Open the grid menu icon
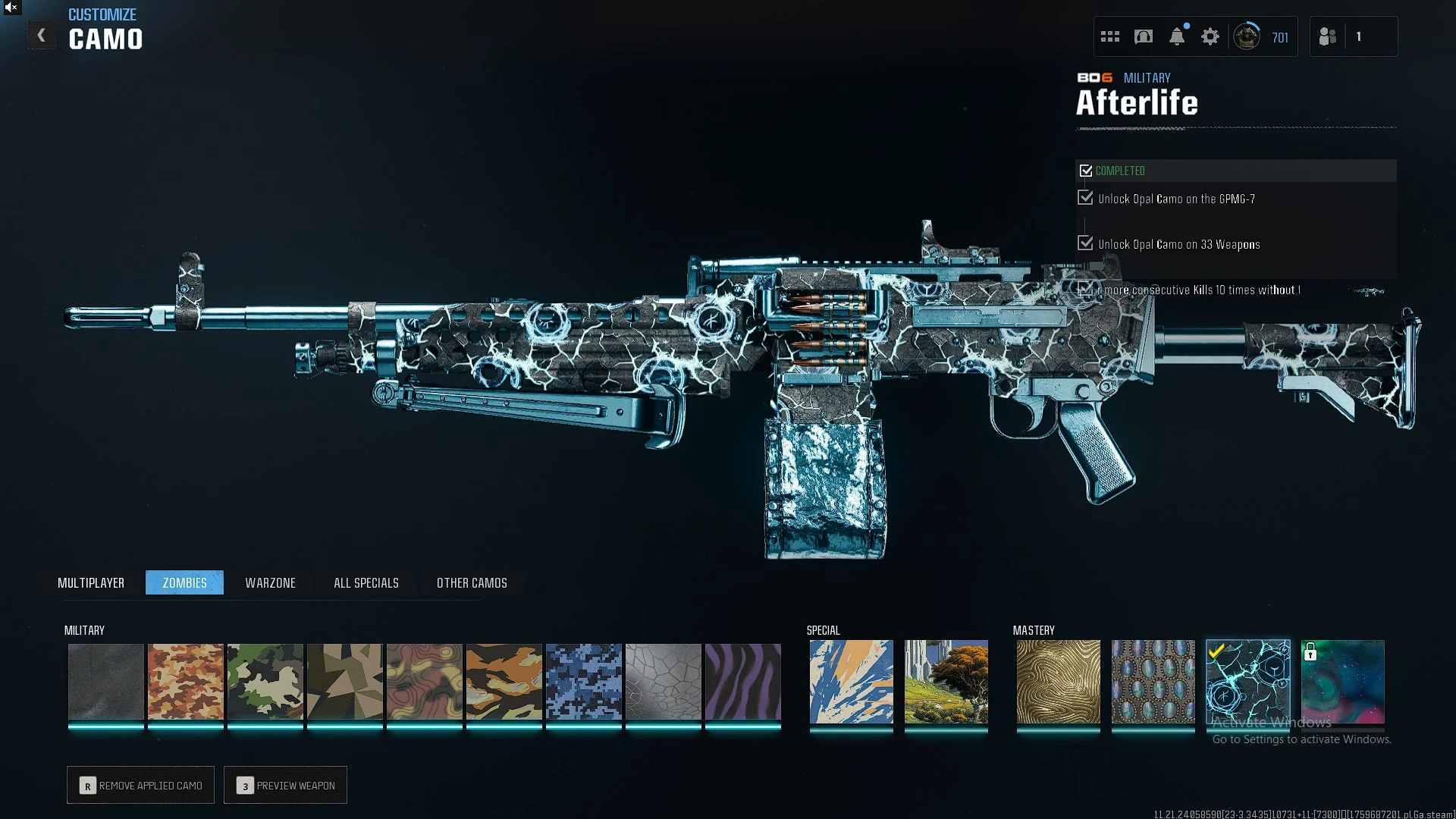The image size is (1456, 819). click(1110, 36)
